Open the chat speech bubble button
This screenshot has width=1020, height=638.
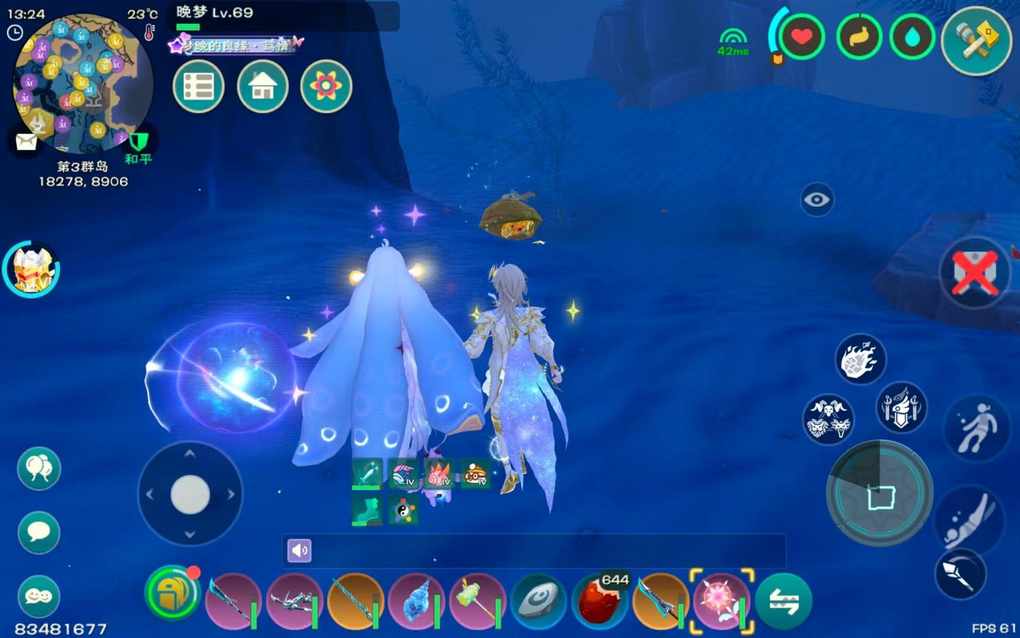[39, 532]
